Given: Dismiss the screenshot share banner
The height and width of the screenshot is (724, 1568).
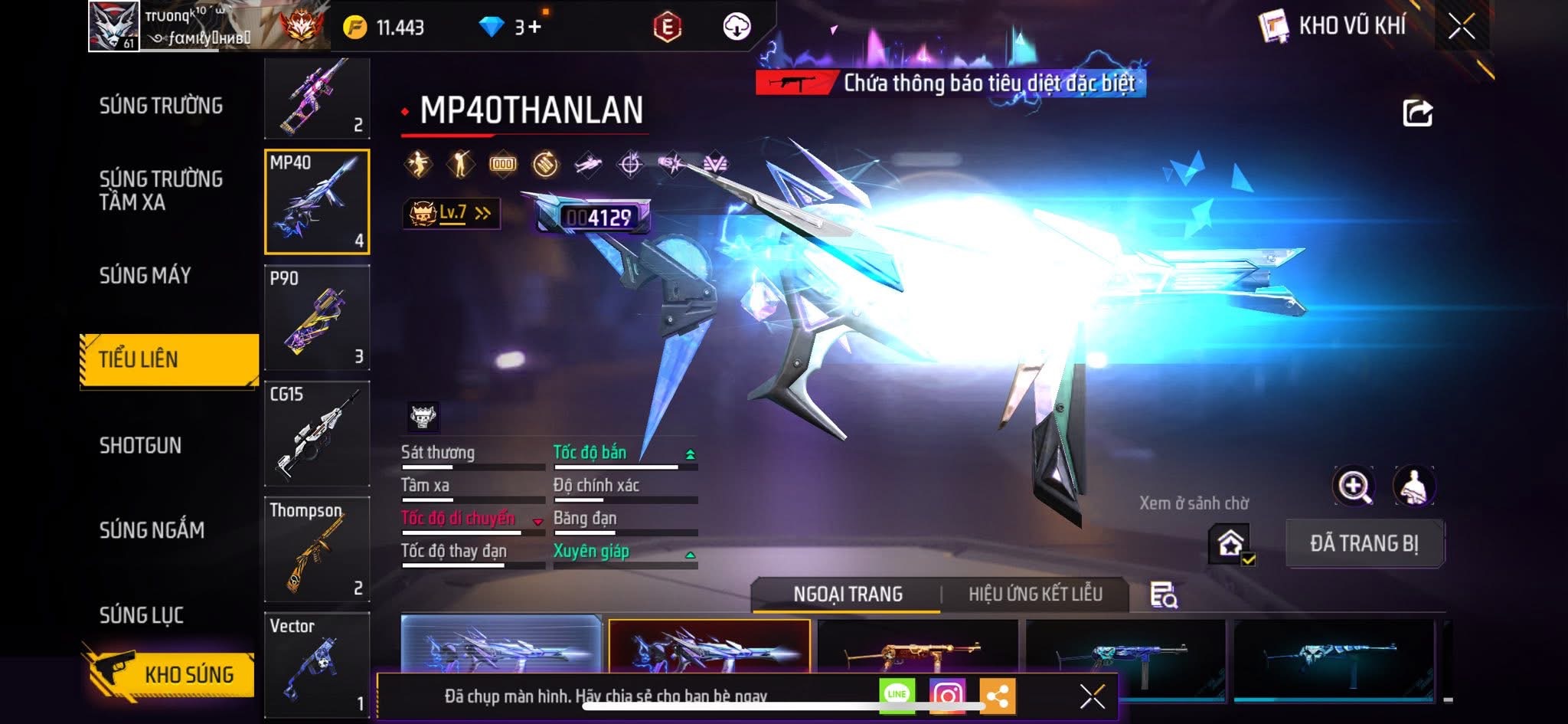Looking at the screenshot, I should 1092,696.
